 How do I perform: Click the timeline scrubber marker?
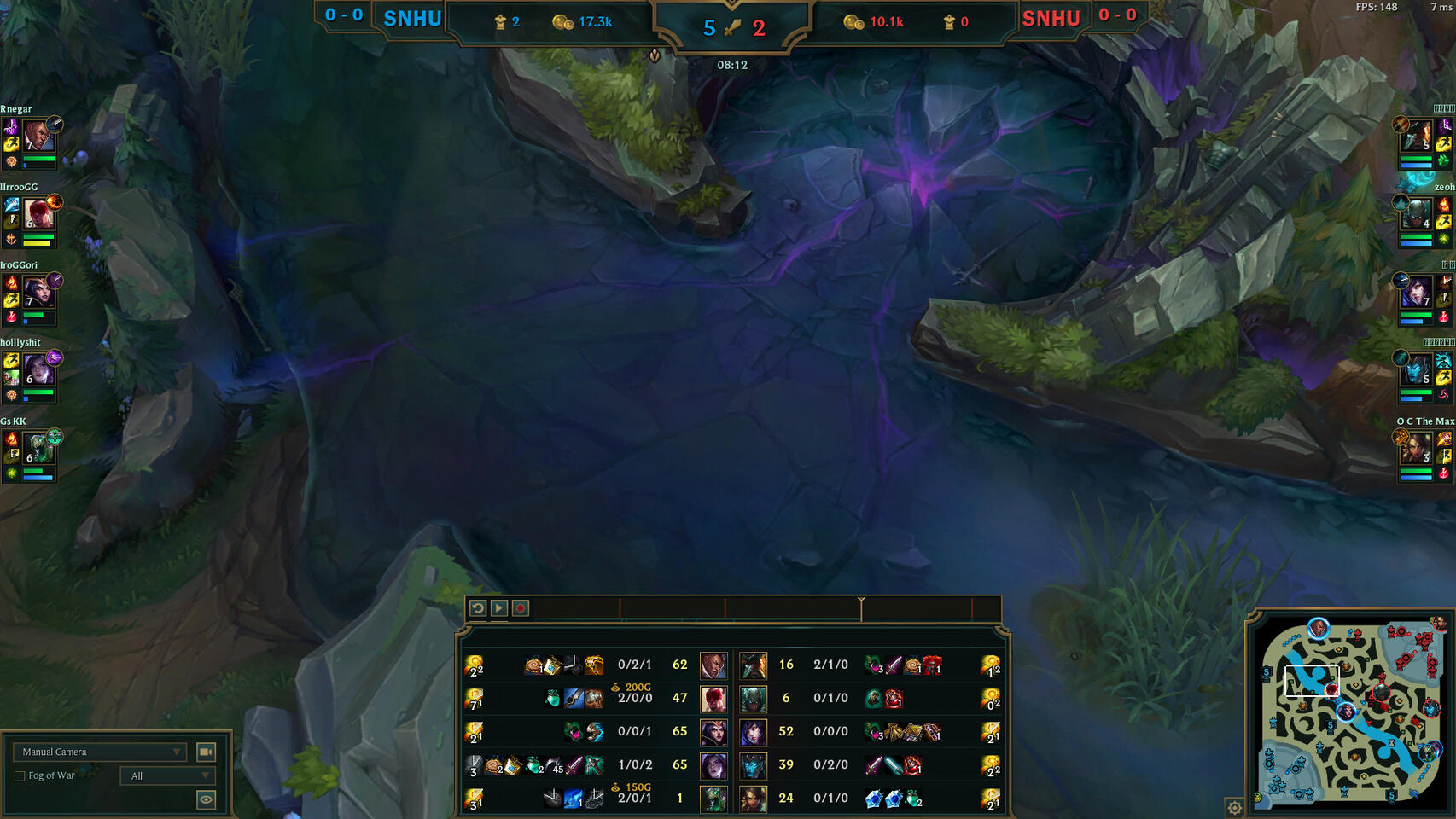pyautogui.click(x=862, y=607)
